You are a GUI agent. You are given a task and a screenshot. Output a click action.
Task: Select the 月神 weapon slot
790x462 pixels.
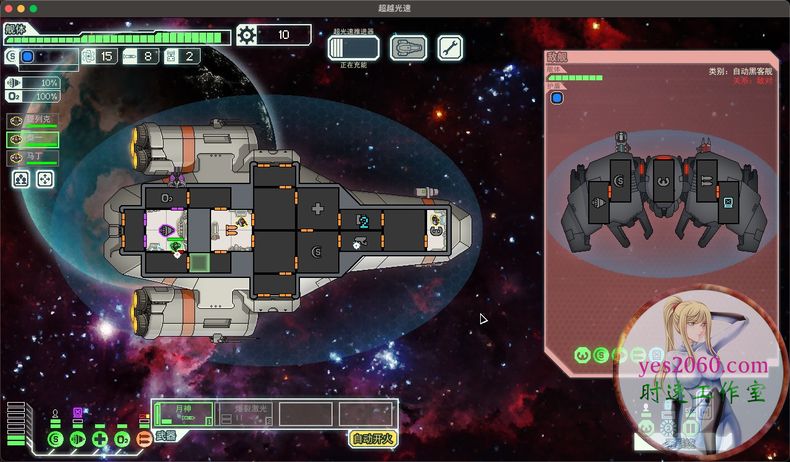coord(183,414)
